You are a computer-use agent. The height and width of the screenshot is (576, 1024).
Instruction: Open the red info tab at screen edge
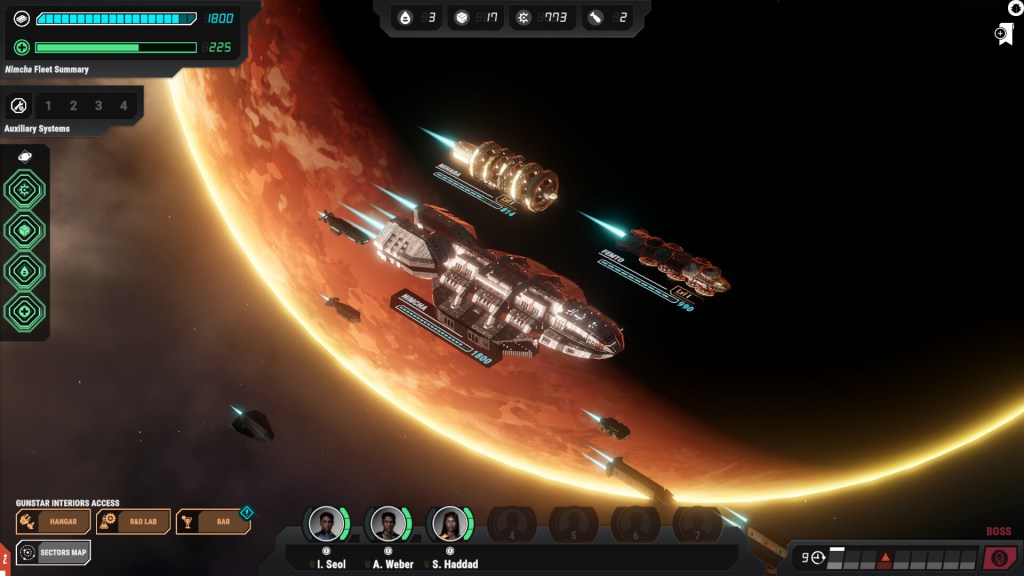point(5,556)
